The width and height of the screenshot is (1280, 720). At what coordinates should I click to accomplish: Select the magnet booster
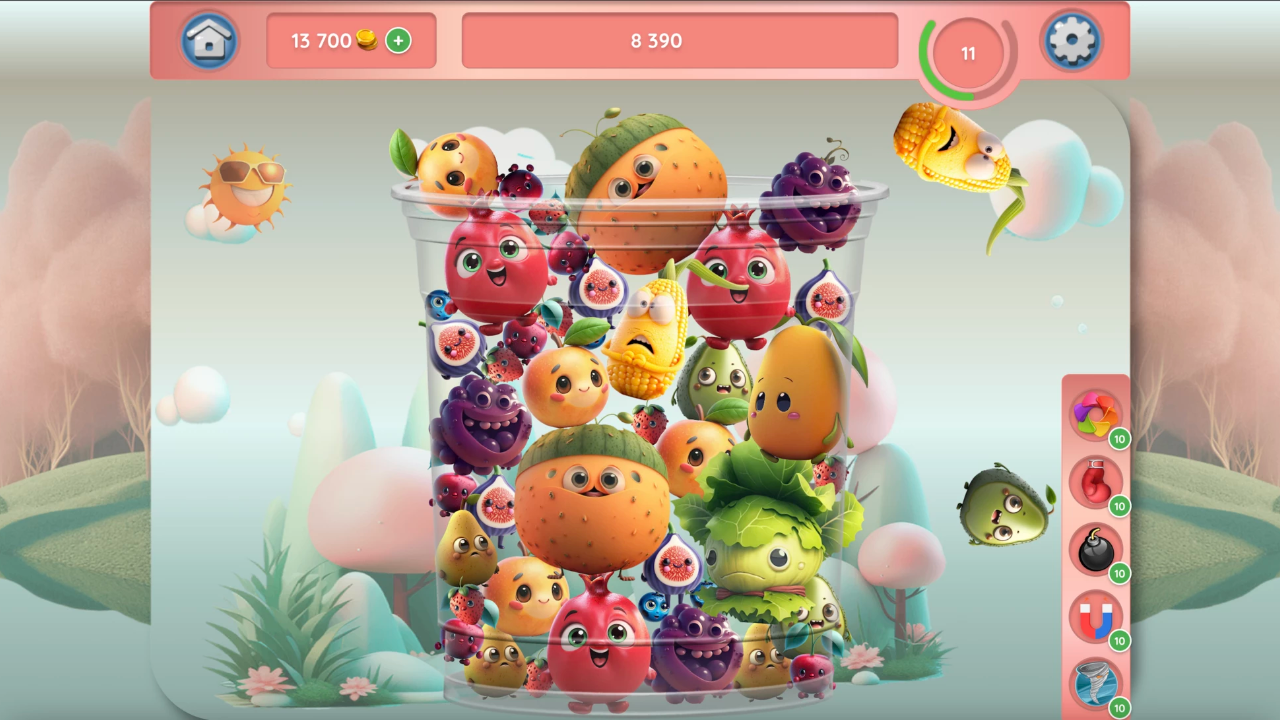coord(1096,620)
